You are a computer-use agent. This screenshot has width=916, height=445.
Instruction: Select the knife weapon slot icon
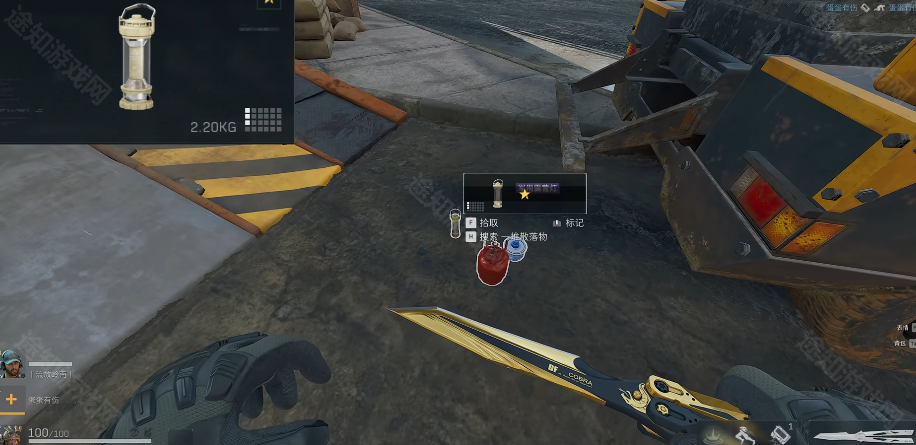click(865, 436)
